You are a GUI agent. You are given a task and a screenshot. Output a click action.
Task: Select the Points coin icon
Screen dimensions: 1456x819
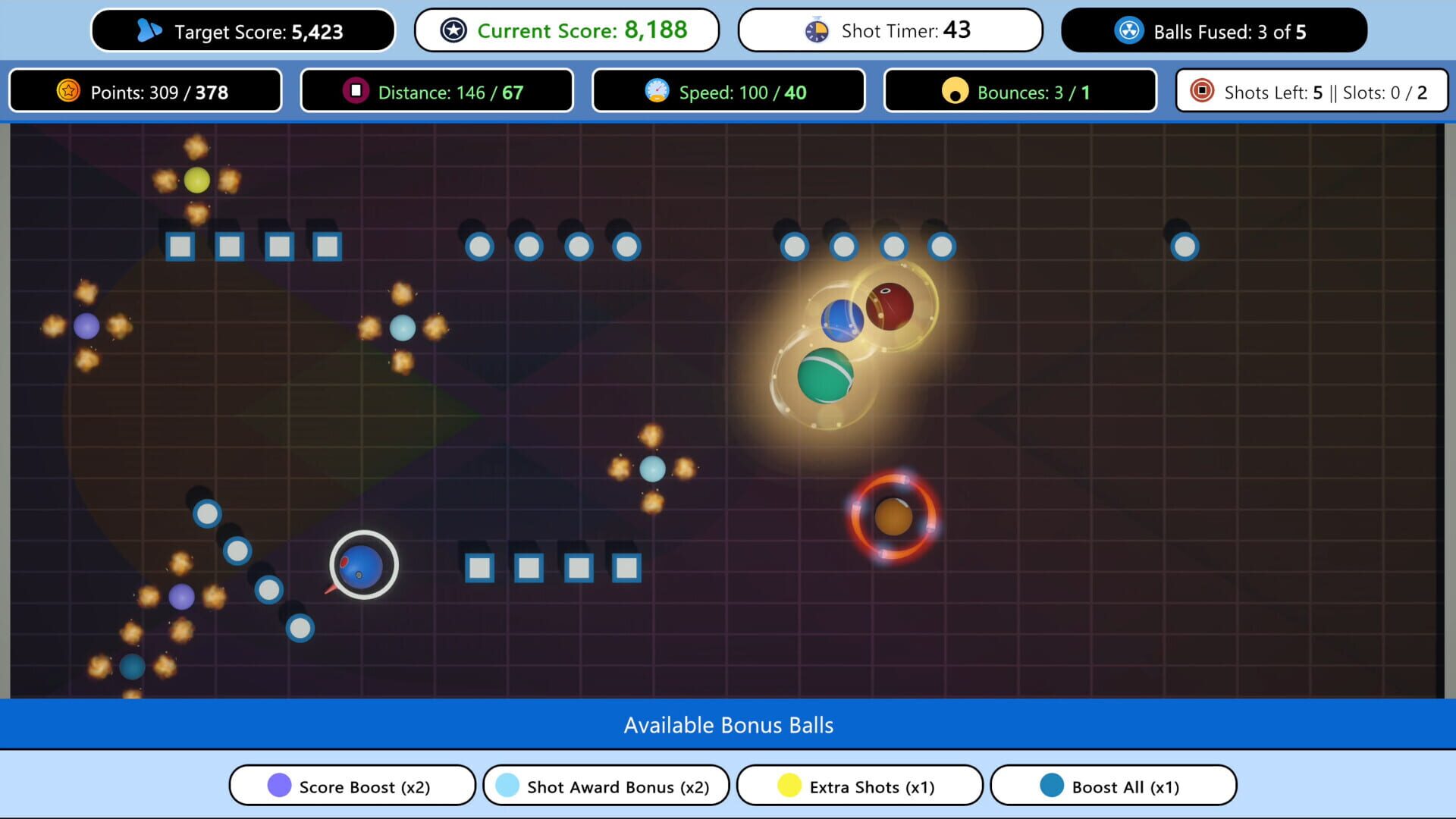(69, 91)
